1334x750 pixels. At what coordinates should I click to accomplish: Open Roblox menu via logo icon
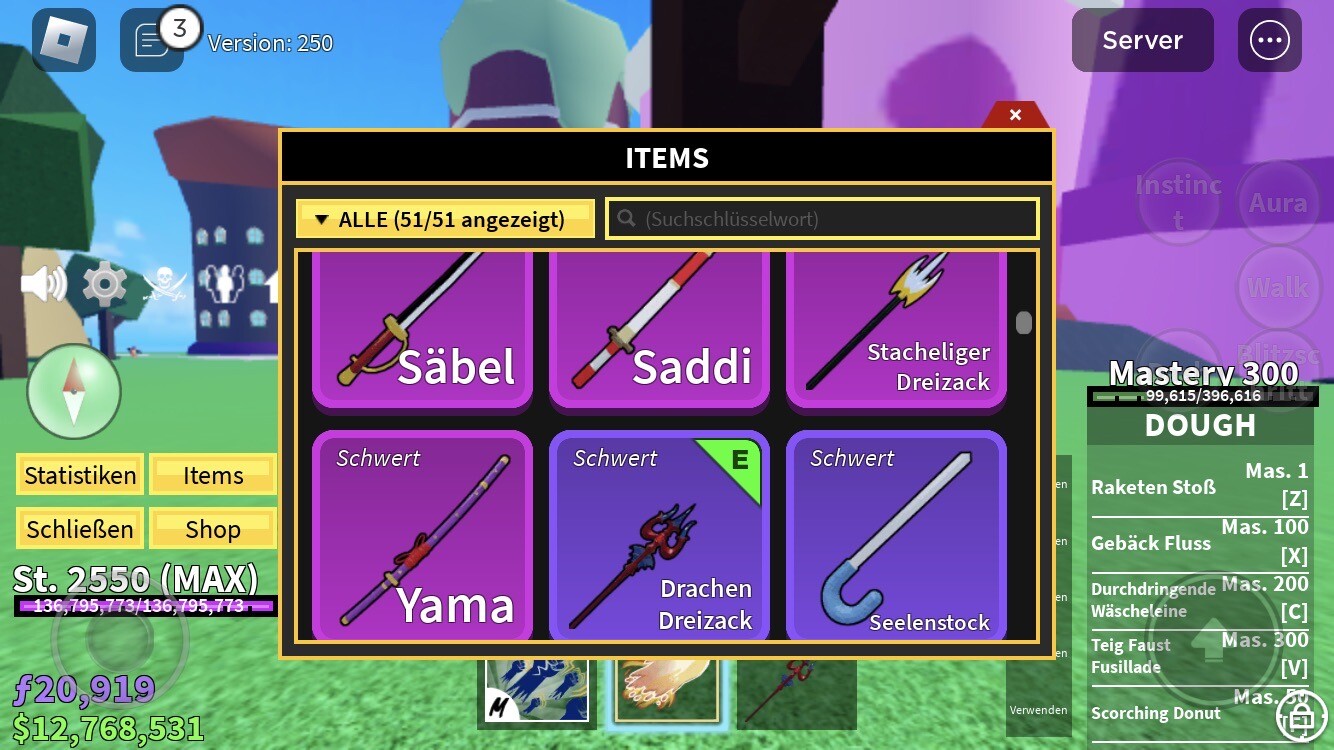tap(63, 40)
